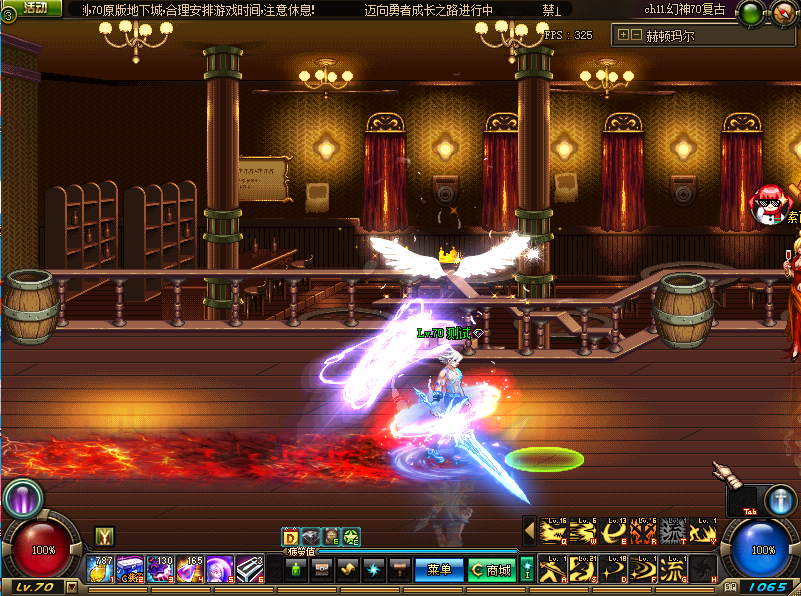Use the consumable with 787 count
This screenshot has width=801, height=596.
coord(100,569)
